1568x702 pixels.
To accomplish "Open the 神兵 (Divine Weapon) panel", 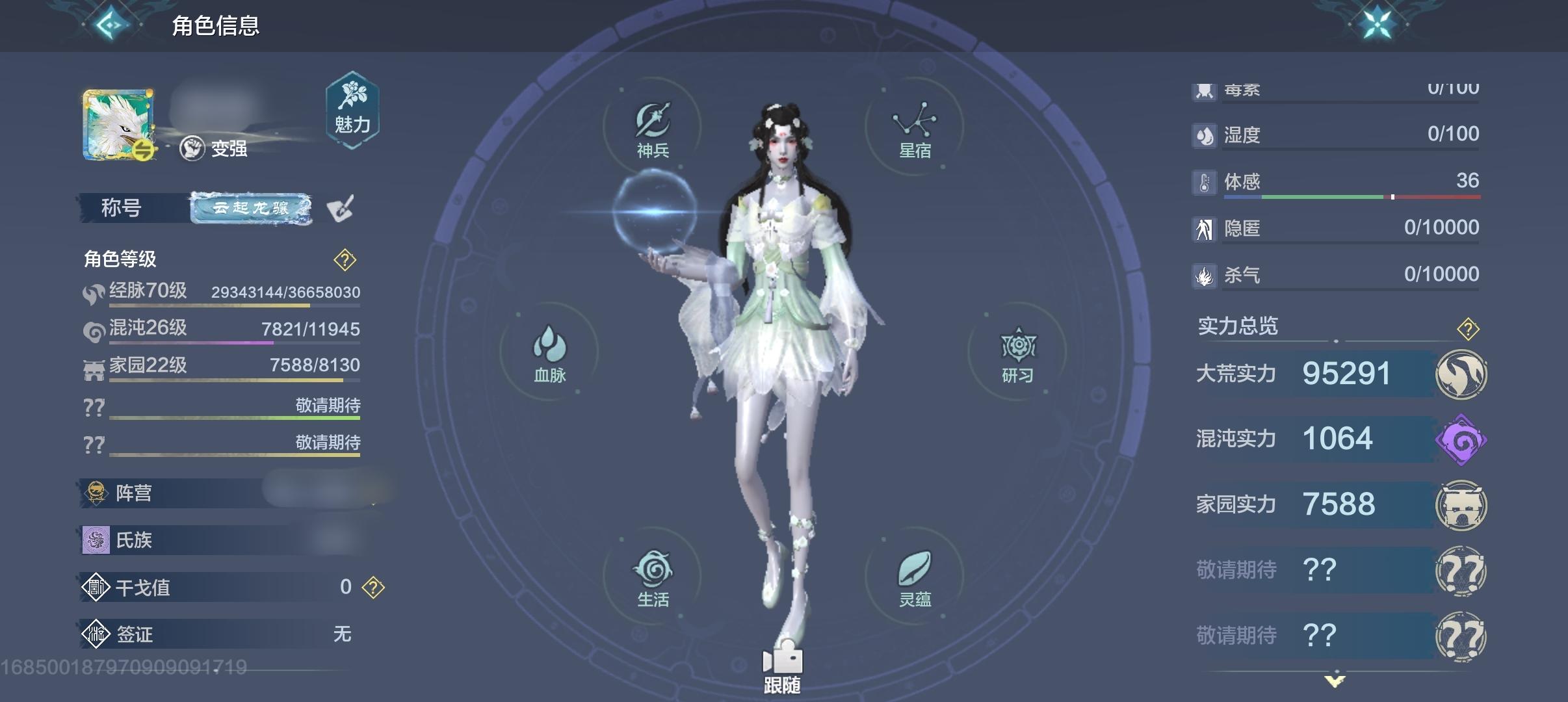I will click(x=653, y=127).
